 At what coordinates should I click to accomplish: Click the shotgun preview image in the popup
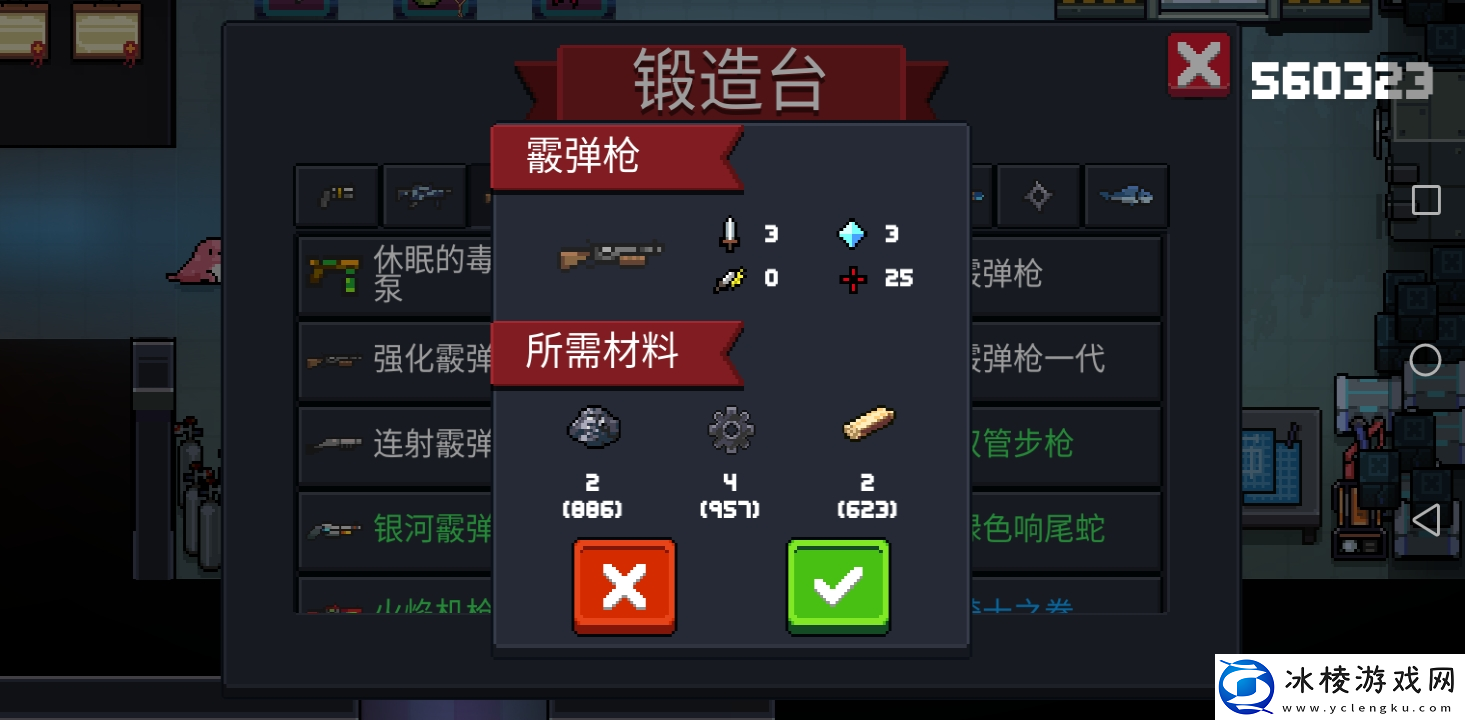[612, 256]
